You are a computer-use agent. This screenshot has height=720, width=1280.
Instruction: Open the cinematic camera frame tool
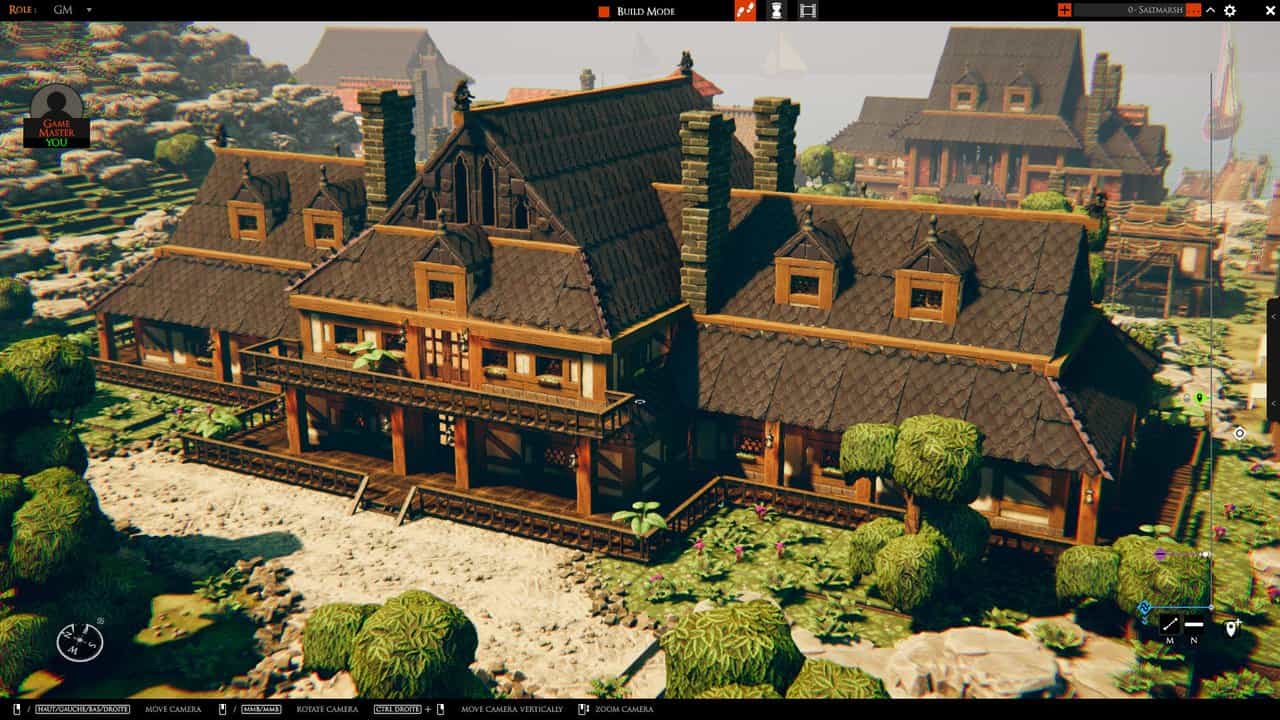coord(808,11)
